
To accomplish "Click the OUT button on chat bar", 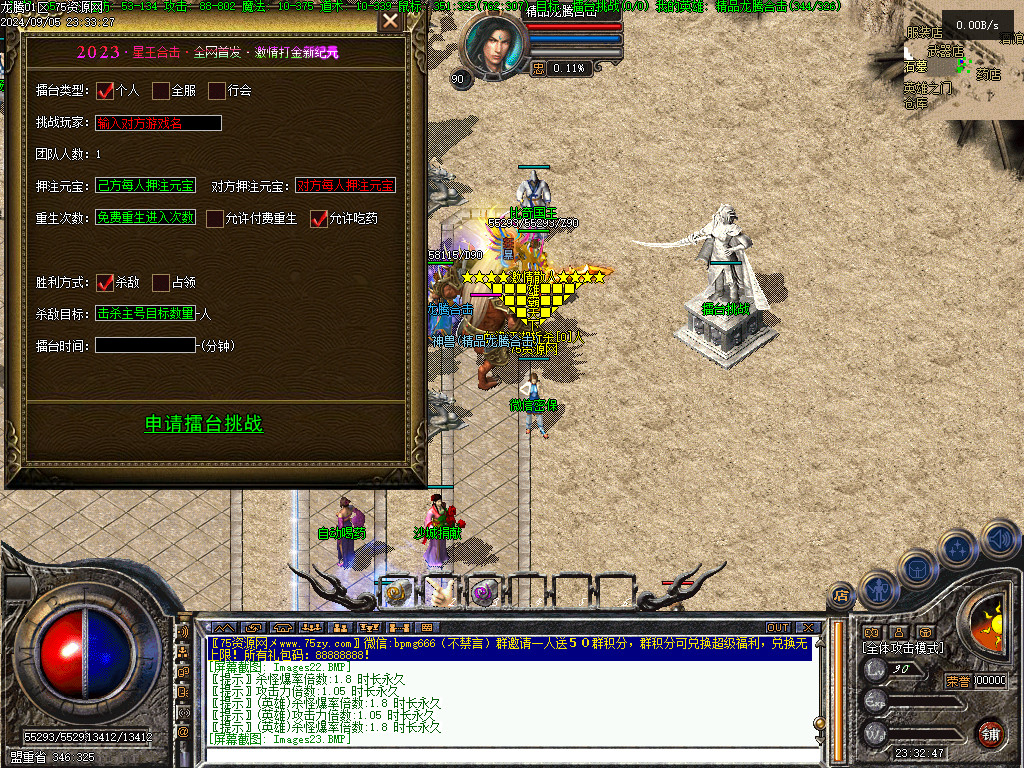I will 778,628.
